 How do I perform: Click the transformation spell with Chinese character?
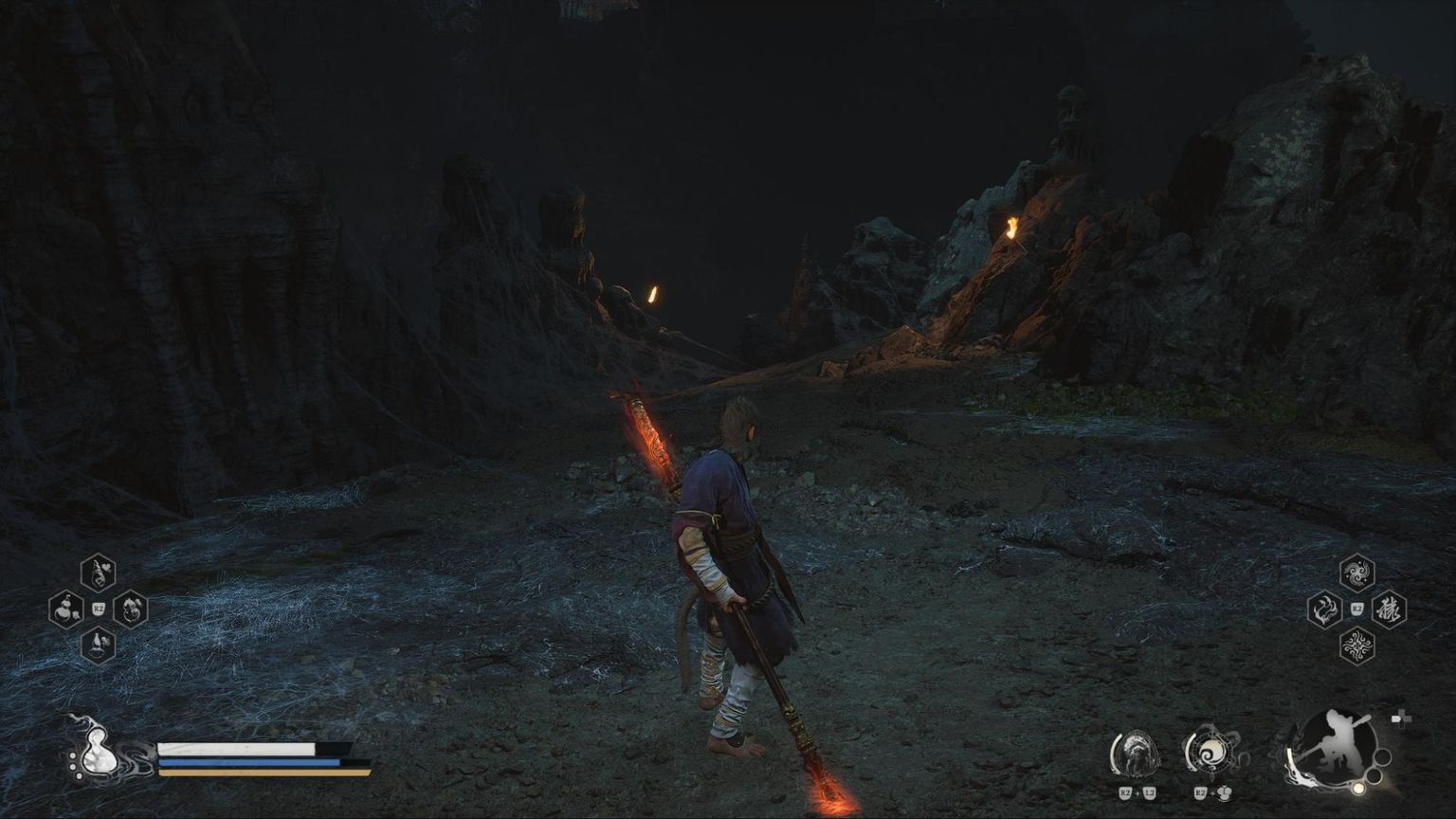[x=1388, y=610]
